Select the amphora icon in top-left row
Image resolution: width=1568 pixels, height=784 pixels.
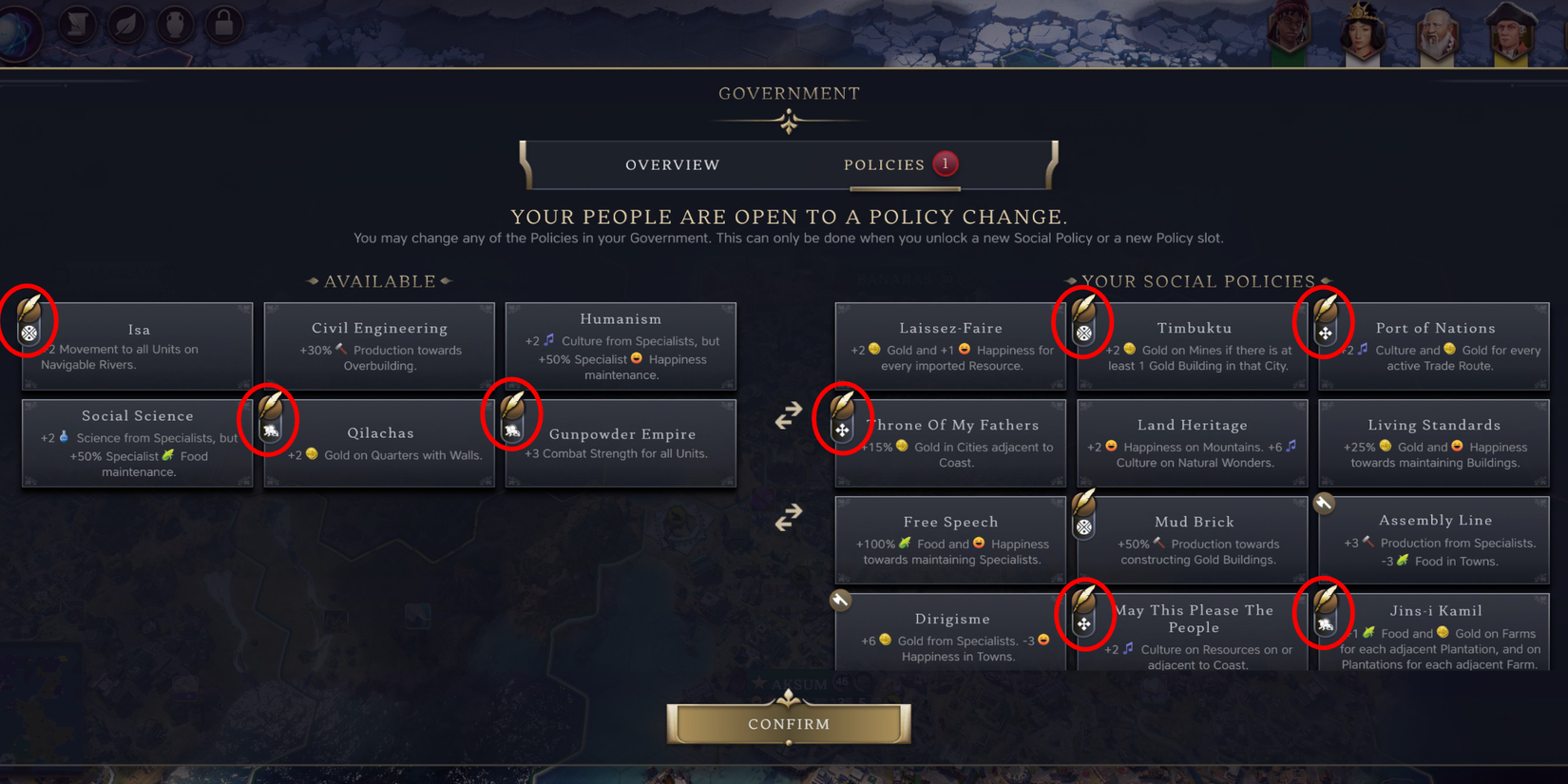coord(174,26)
